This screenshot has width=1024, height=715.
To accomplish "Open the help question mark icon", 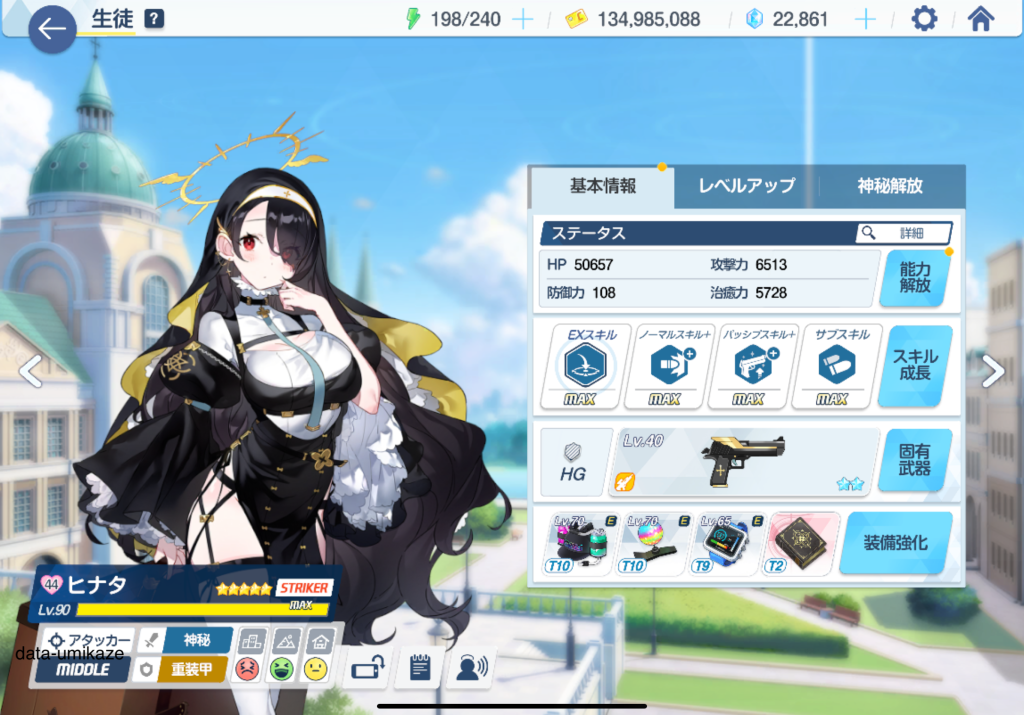I will pos(153,19).
